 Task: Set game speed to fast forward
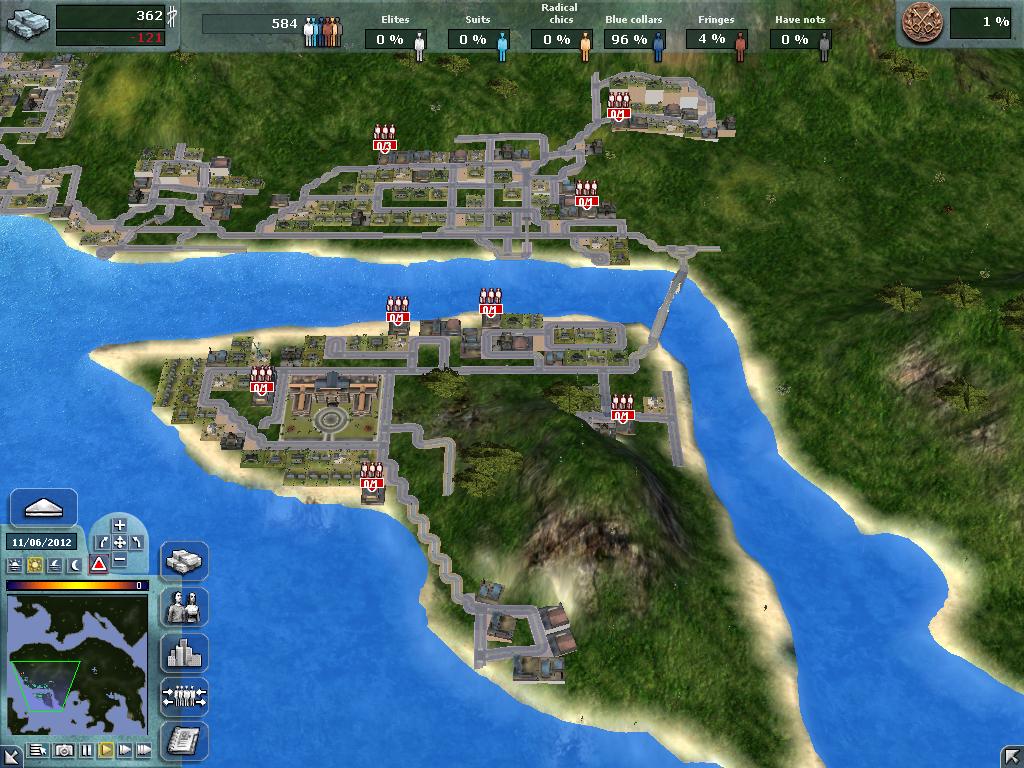pos(125,749)
